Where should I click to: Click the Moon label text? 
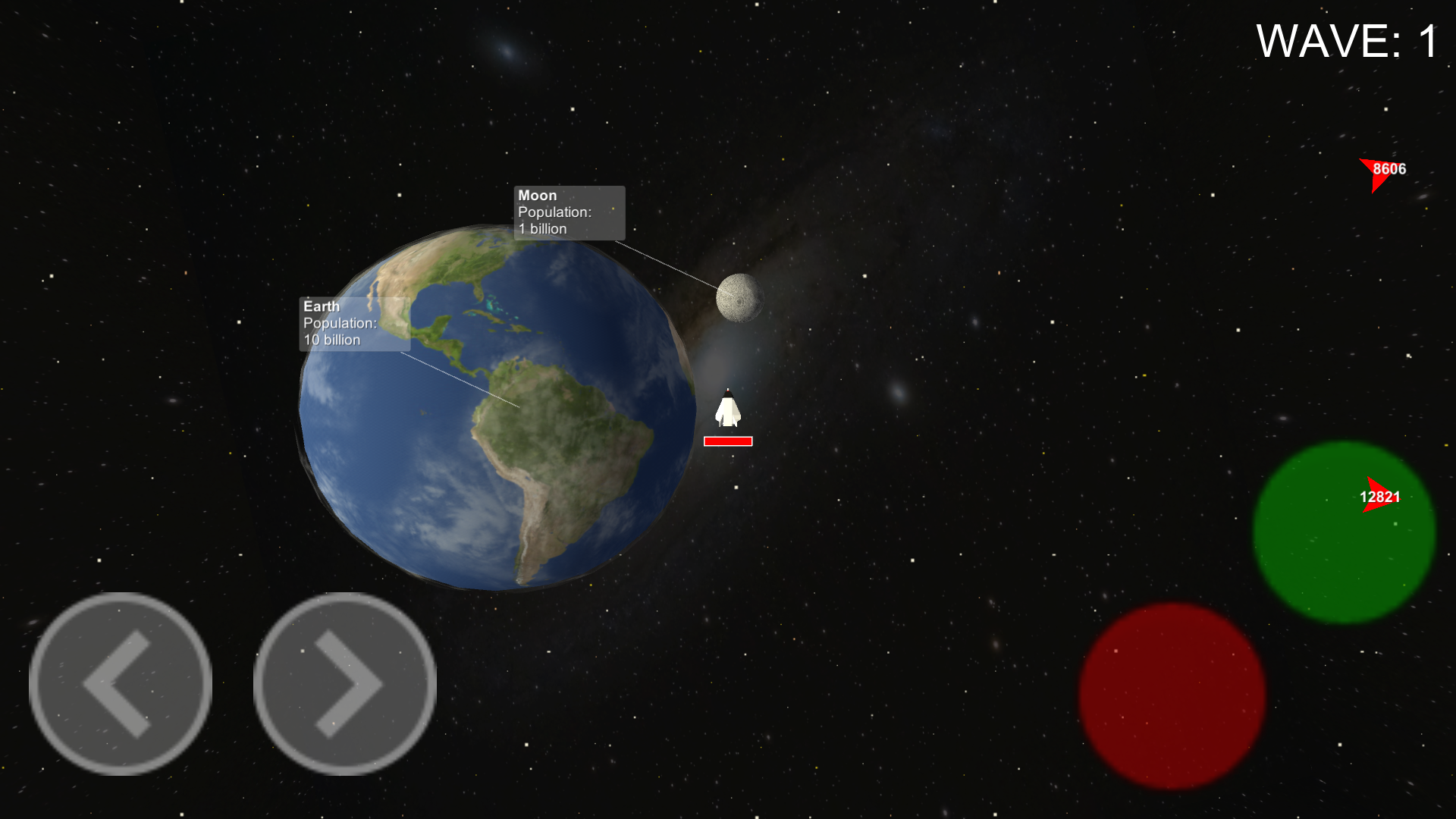[x=538, y=195]
